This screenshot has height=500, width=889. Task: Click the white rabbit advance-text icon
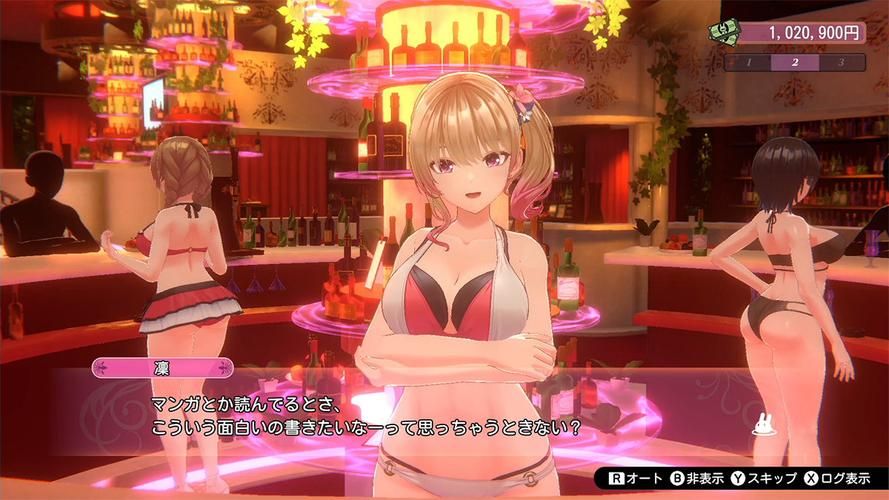(x=764, y=427)
